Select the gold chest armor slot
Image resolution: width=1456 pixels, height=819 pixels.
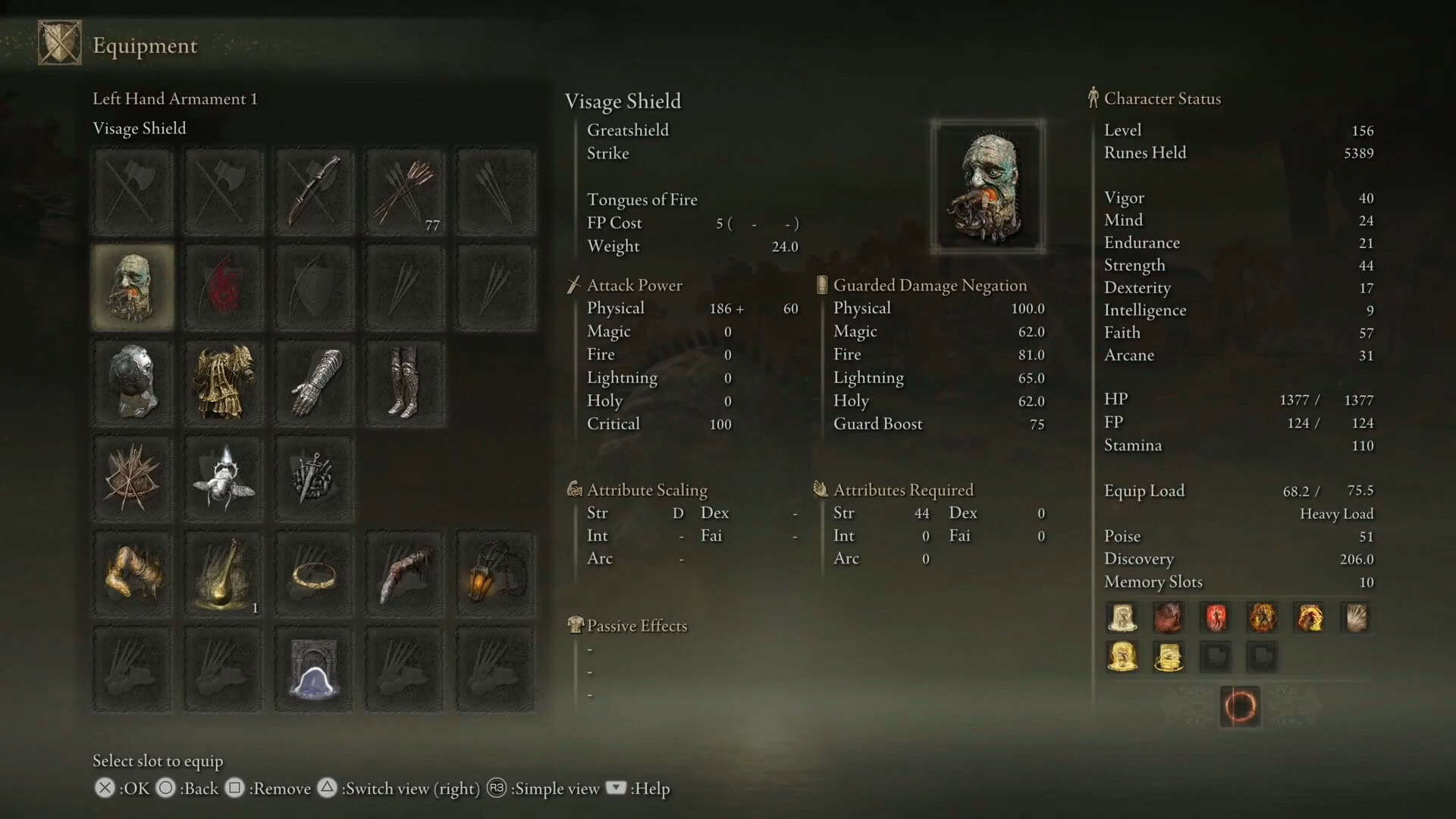pos(224,382)
